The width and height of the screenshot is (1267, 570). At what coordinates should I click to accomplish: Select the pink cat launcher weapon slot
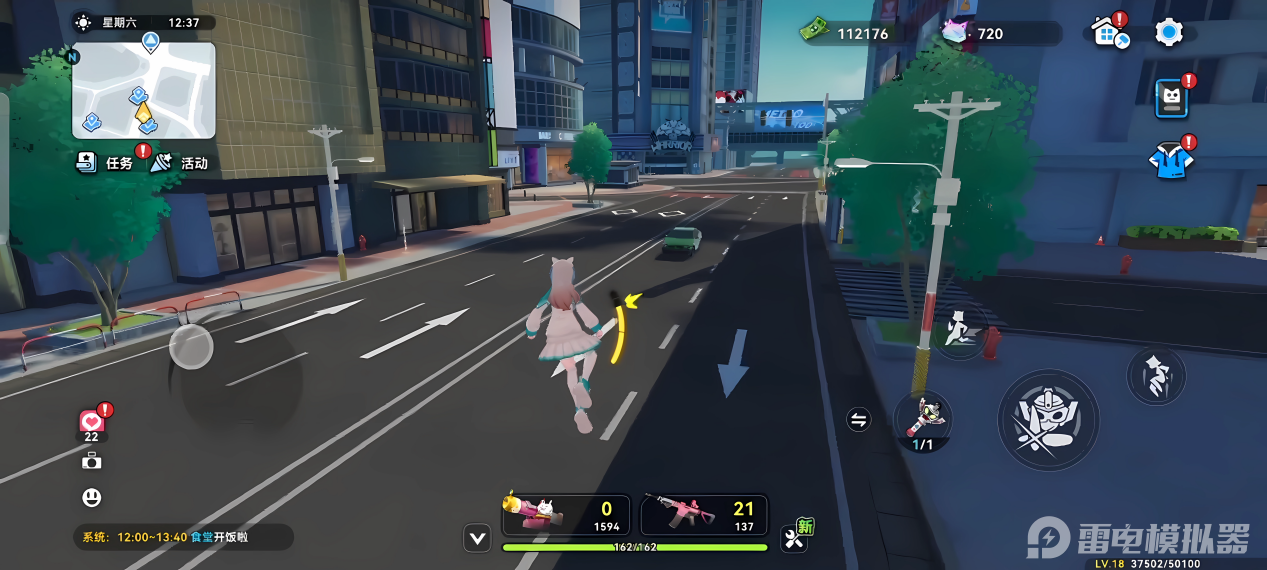coord(566,515)
